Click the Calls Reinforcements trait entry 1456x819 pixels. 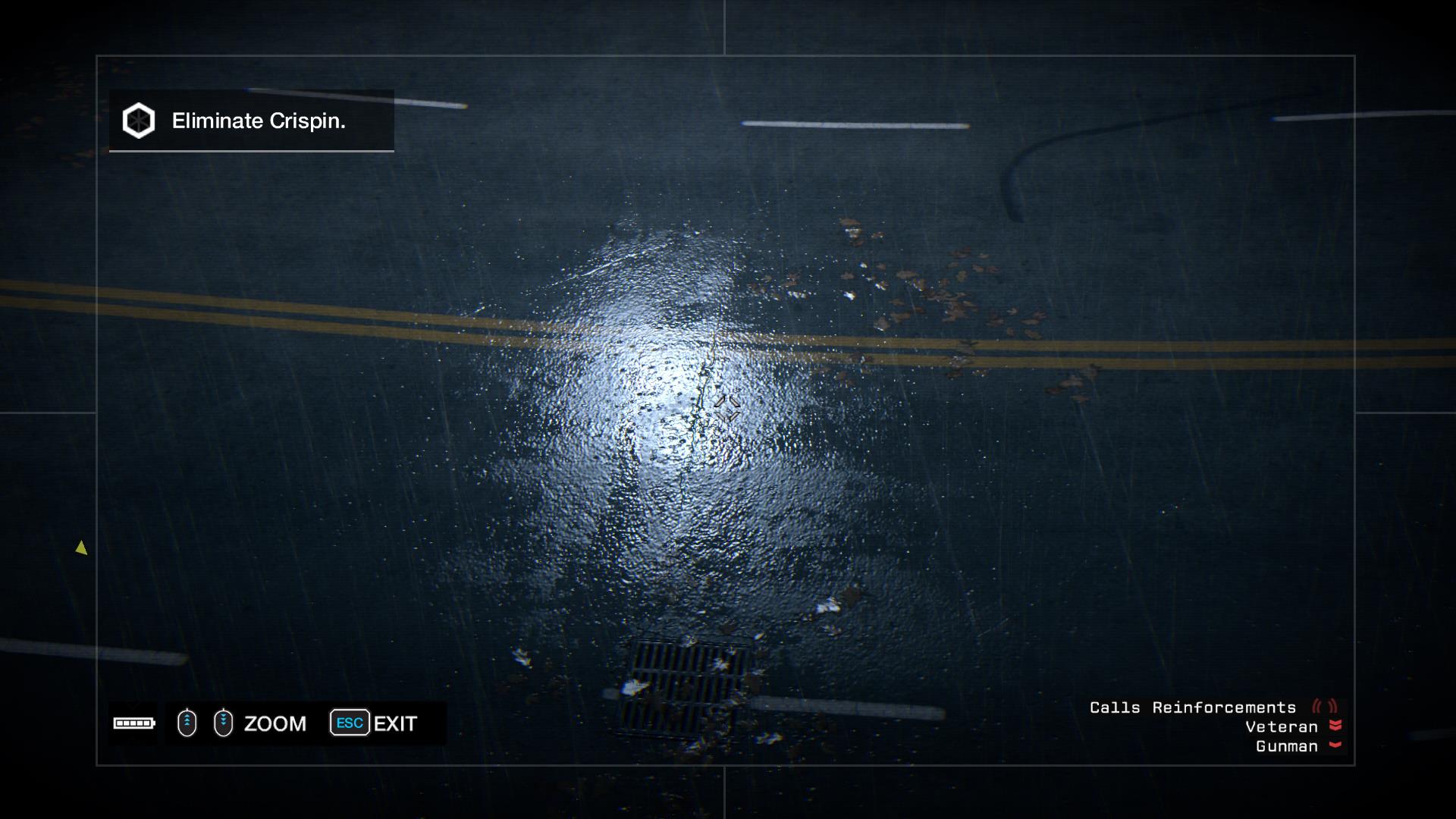1193,708
